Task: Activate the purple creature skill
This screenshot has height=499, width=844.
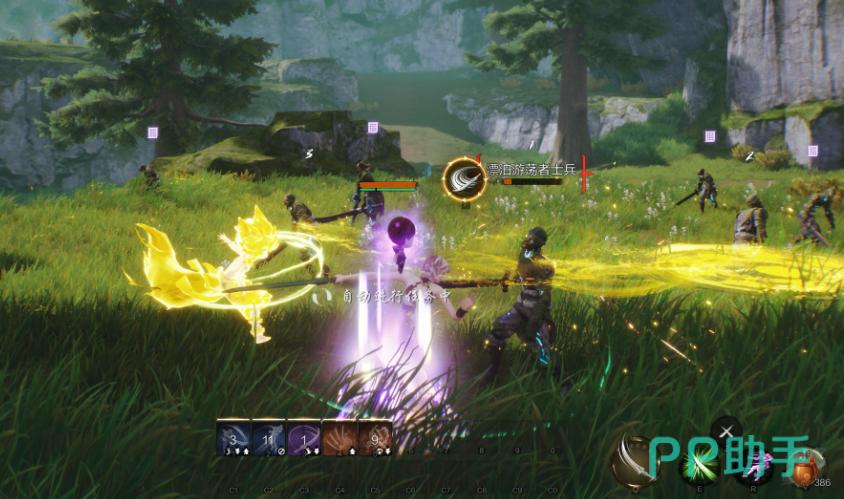Action: pyautogui.click(x=755, y=465)
